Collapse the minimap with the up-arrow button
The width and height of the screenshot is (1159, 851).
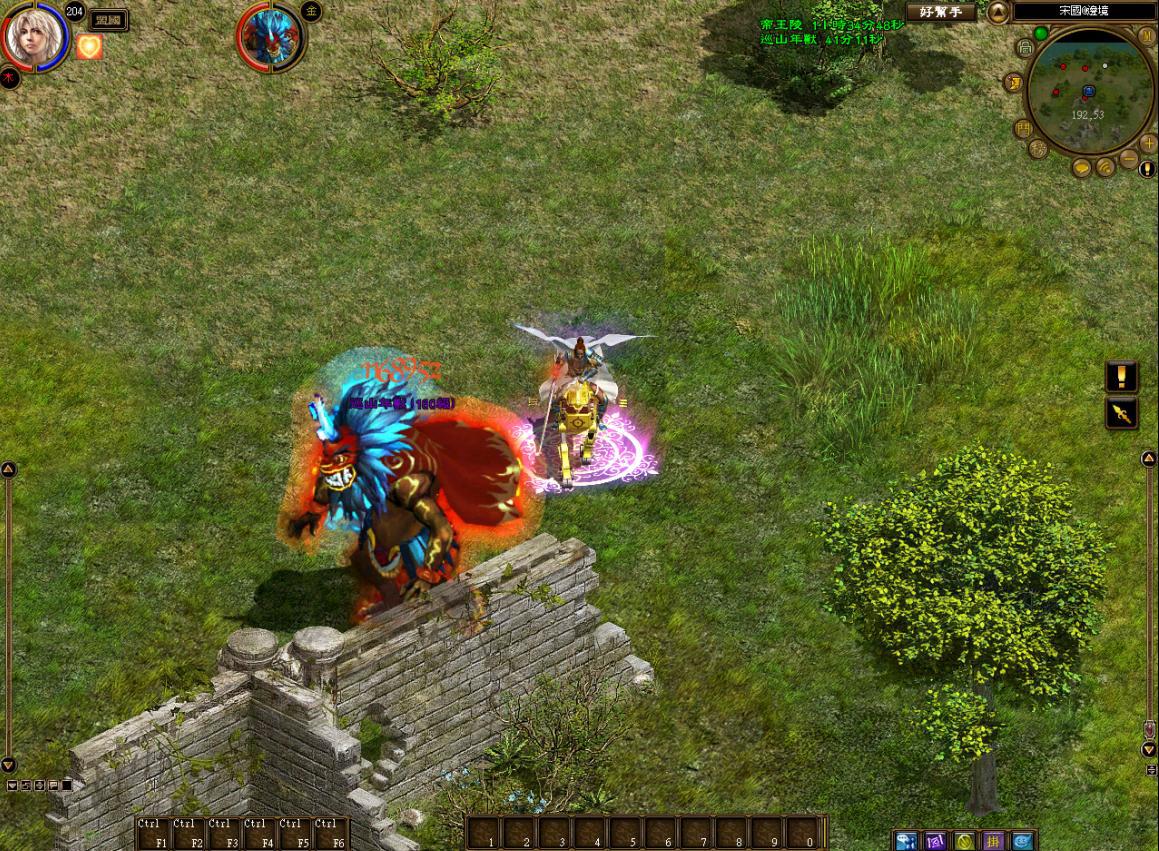[x=998, y=12]
